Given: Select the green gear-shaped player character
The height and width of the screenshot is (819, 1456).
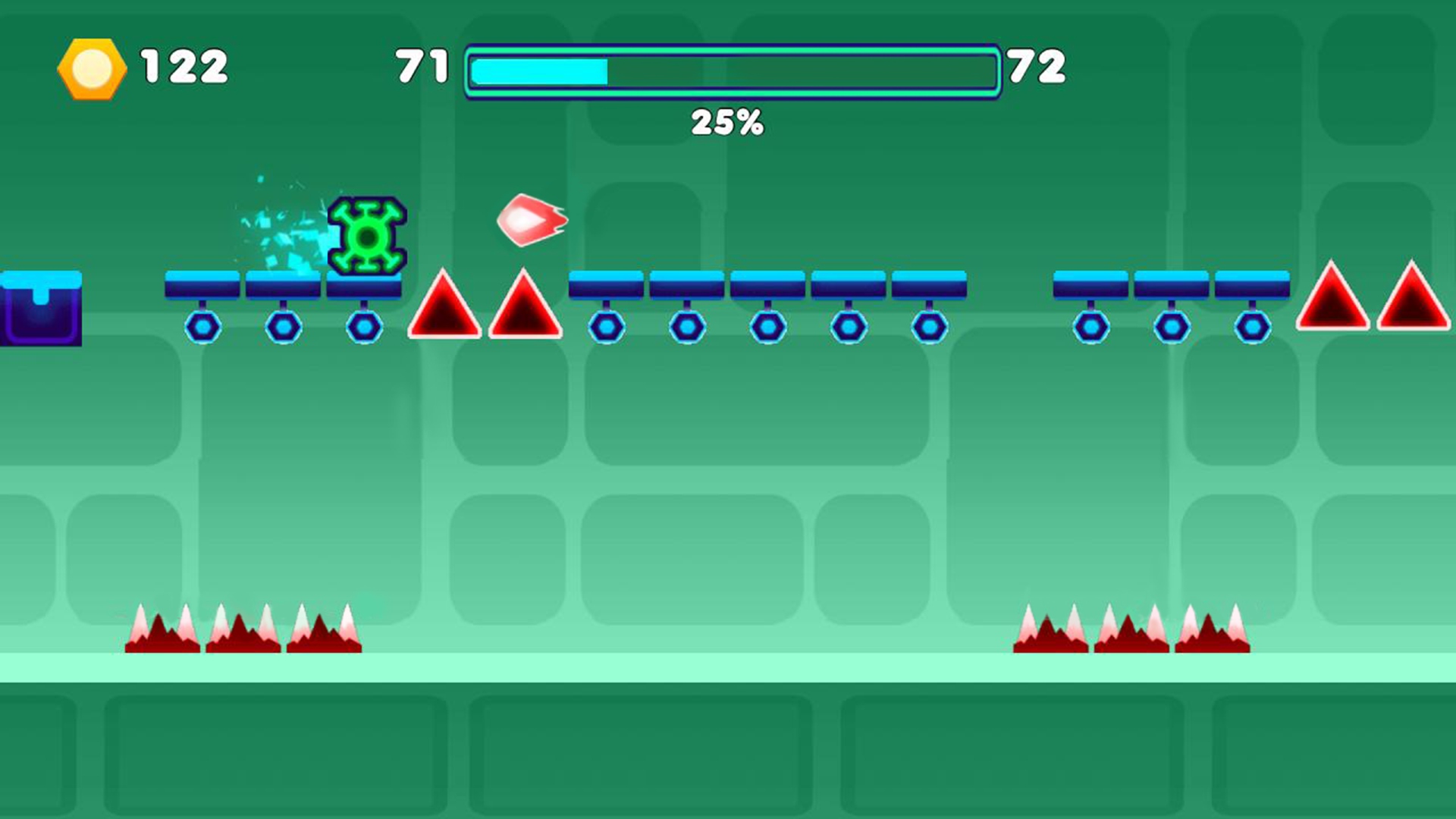Looking at the screenshot, I should click(367, 237).
